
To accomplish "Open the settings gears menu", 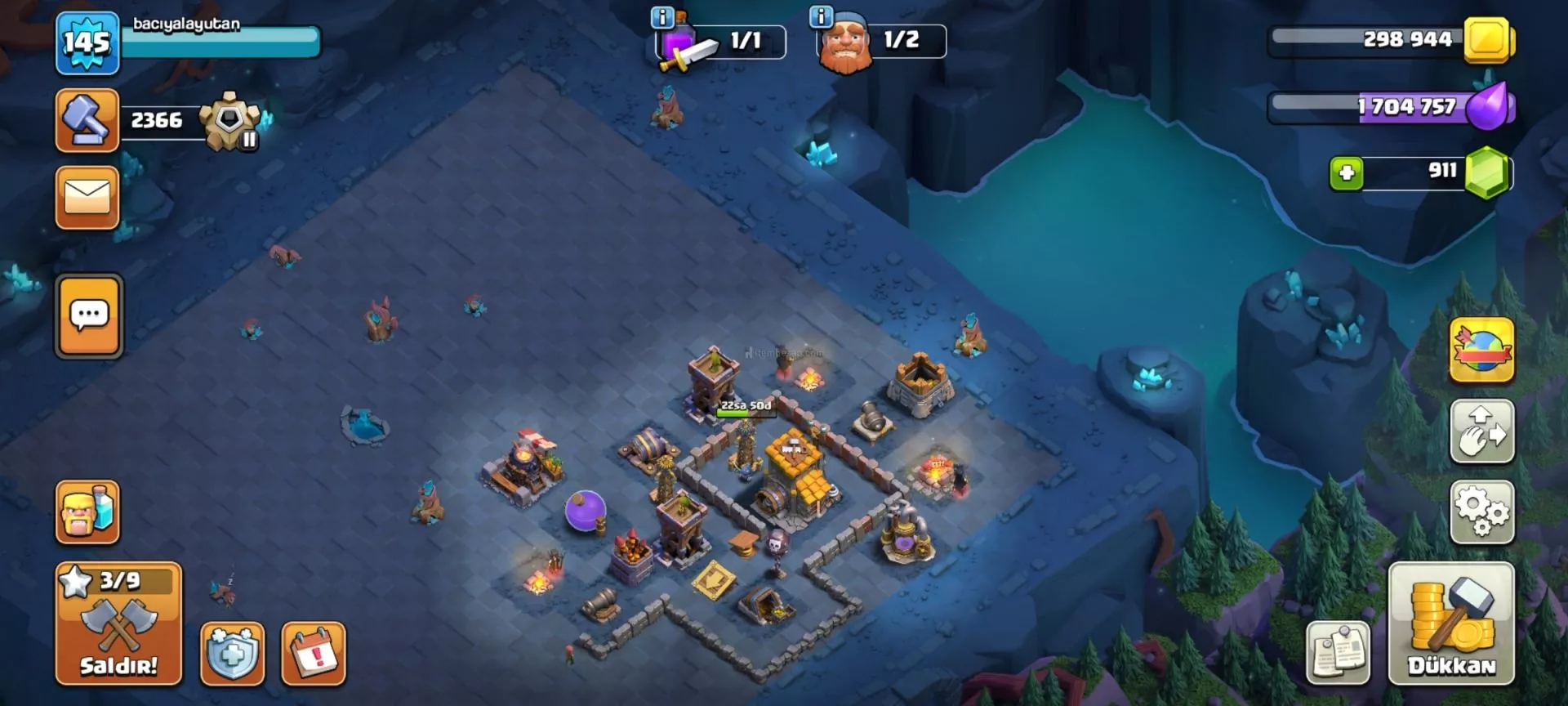I will click(1481, 512).
